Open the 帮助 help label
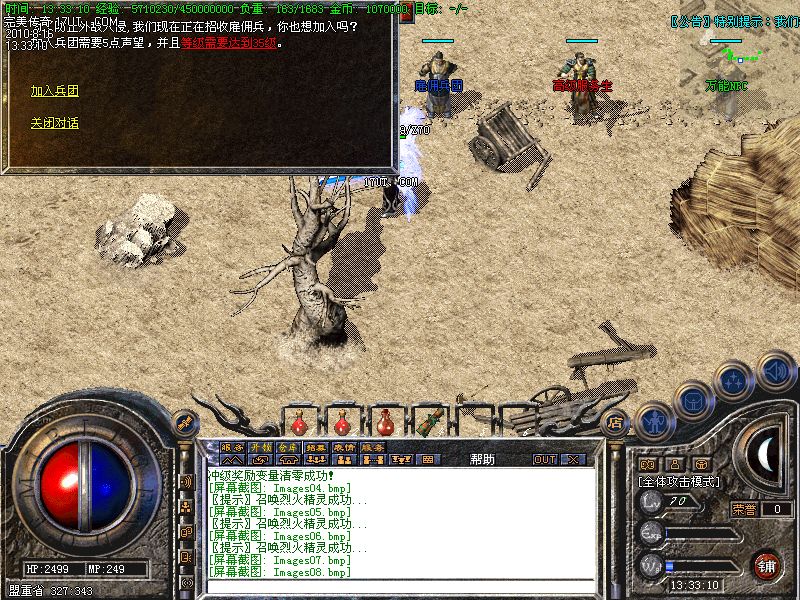Screen dimensions: 800x600 click(x=481, y=459)
